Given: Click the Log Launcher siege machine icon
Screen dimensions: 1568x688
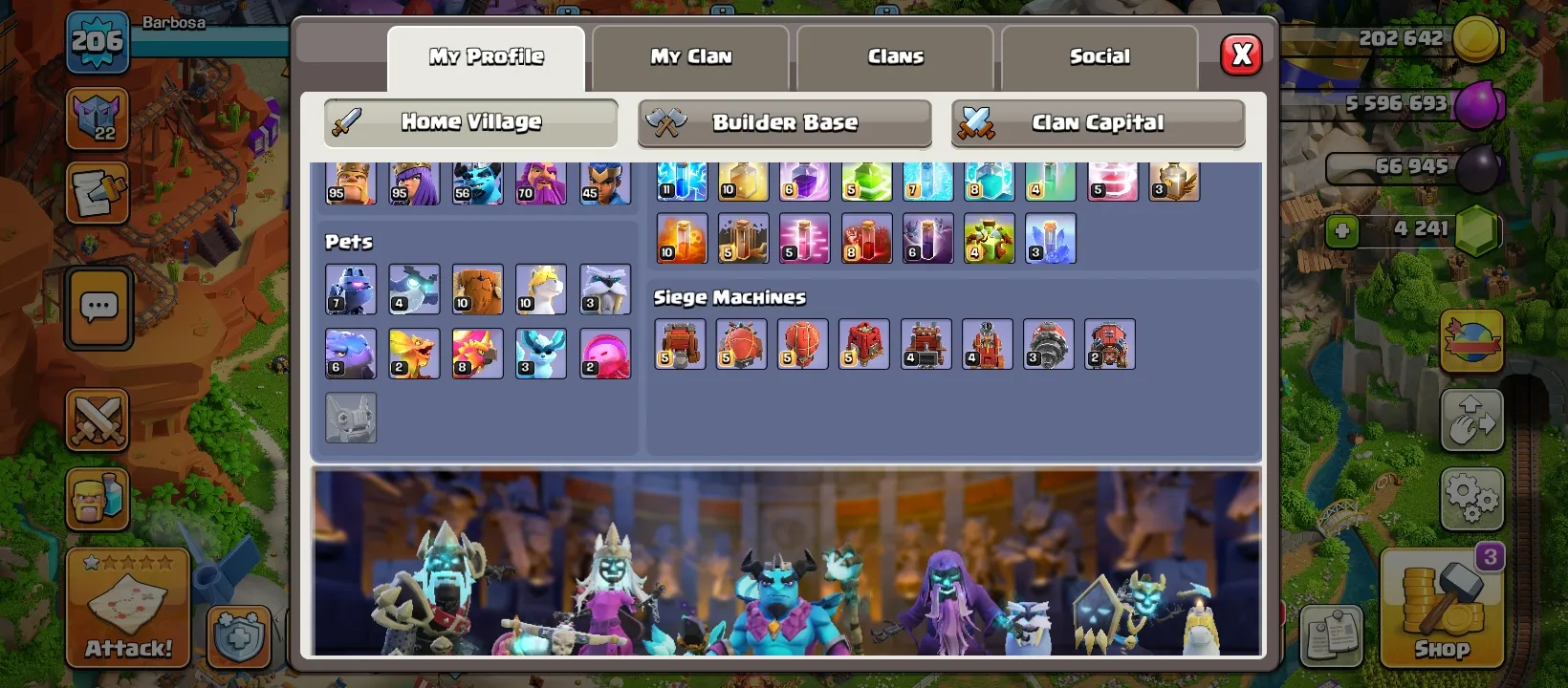Looking at the screenshot, I should coord(925,344).
